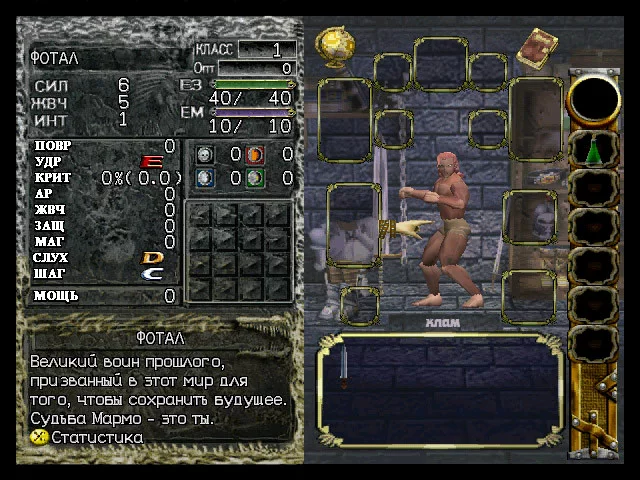Select the ИНТ intelligence stat row

click(x=80, y=119)
